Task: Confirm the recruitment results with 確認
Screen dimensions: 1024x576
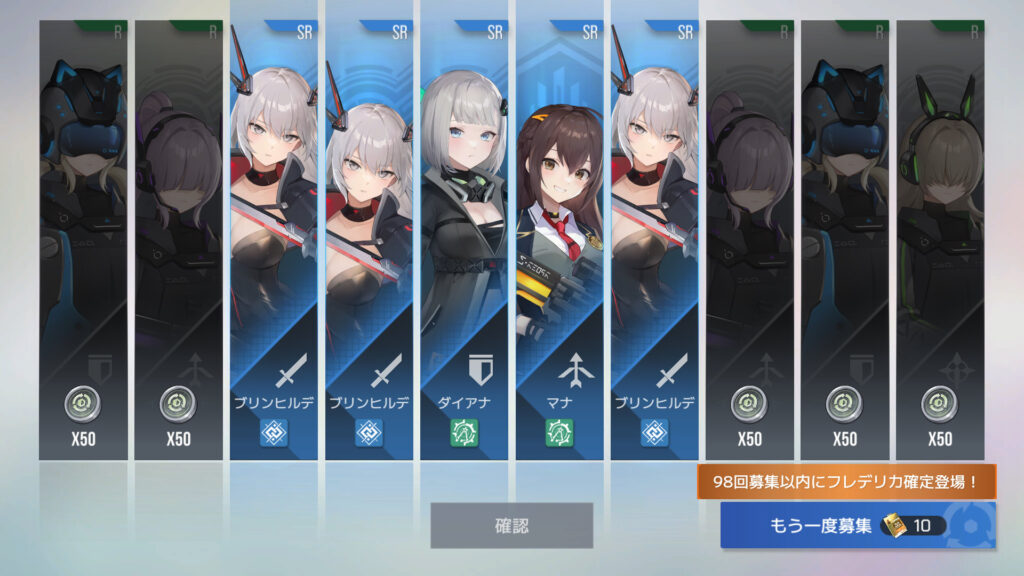Action: click(511, 525)
